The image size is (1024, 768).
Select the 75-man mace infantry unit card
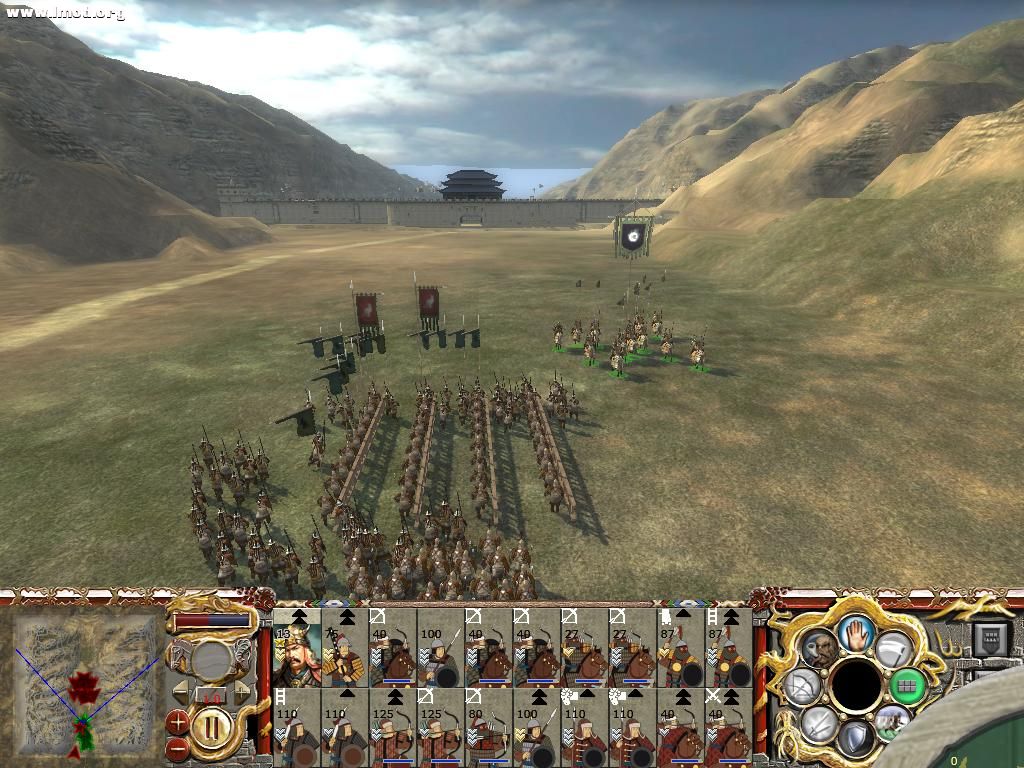(x=345, y=646)
